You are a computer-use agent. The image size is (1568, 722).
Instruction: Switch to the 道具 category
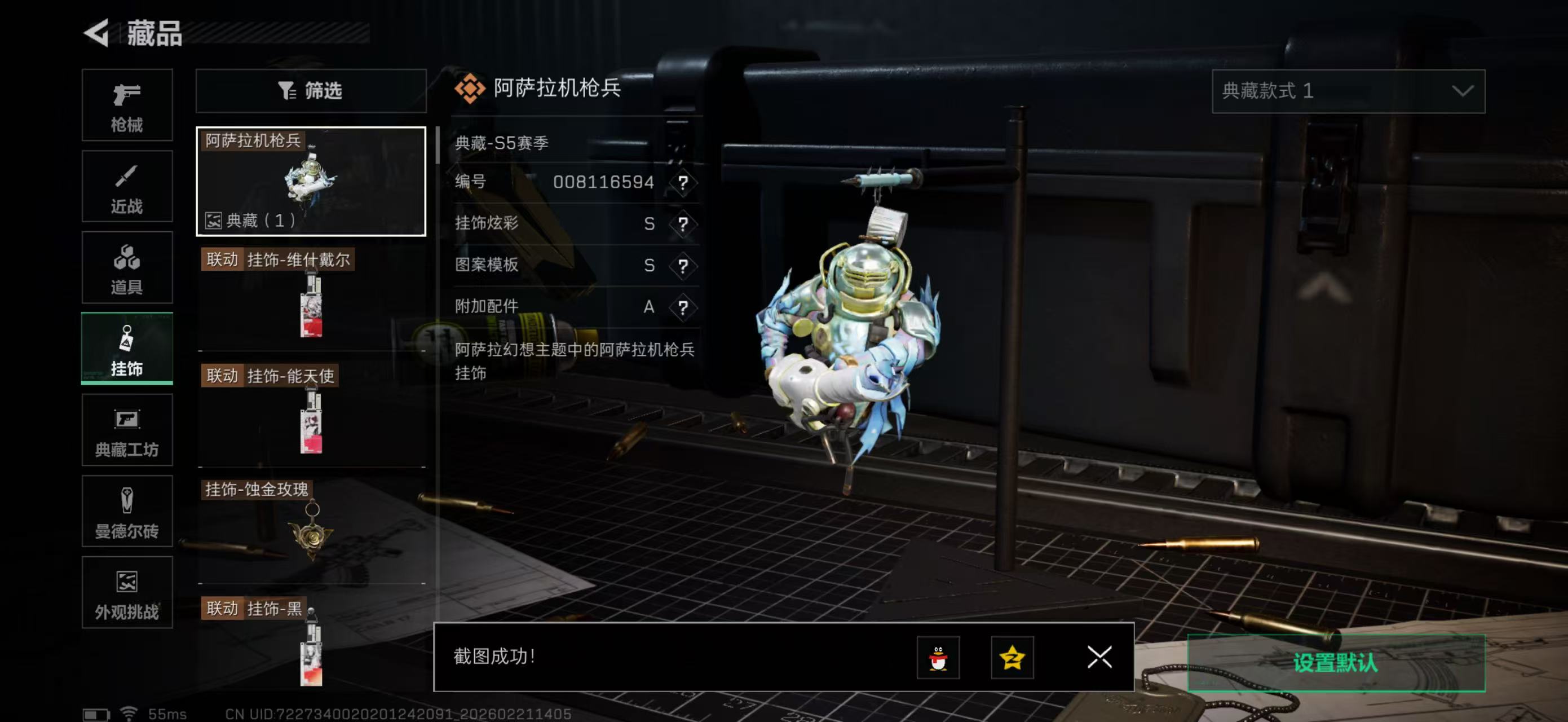pos(127,268)
